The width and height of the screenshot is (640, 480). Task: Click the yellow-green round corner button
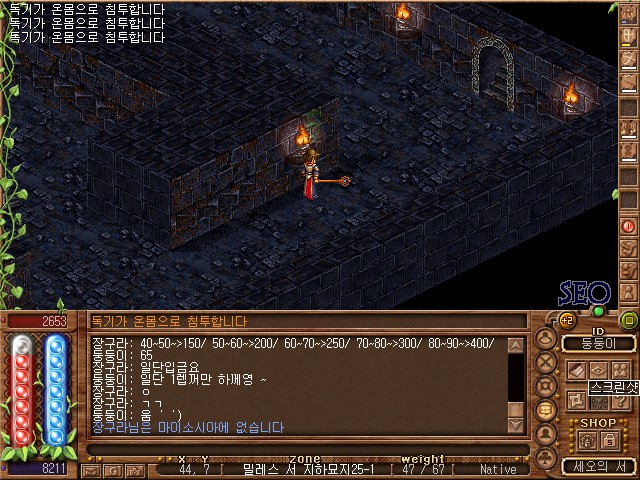(629, 320)
